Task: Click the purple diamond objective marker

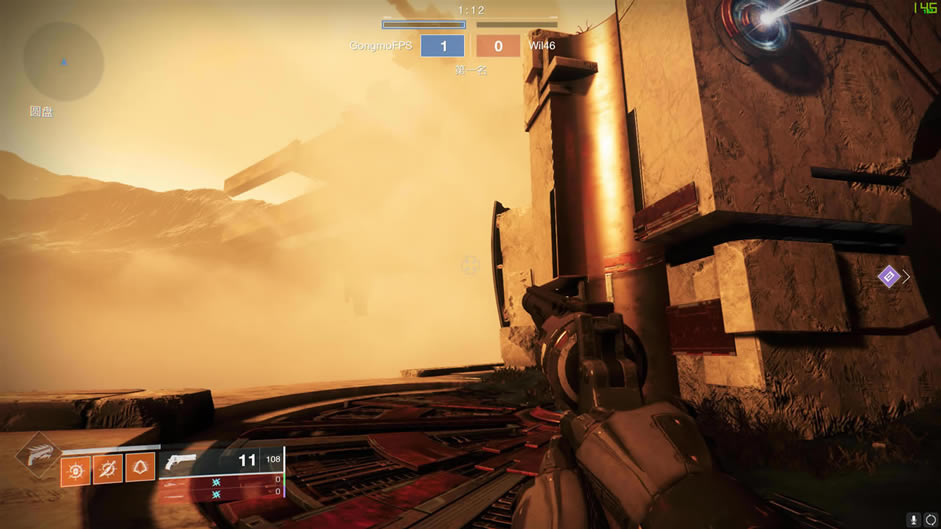Action: pos(888,276)
